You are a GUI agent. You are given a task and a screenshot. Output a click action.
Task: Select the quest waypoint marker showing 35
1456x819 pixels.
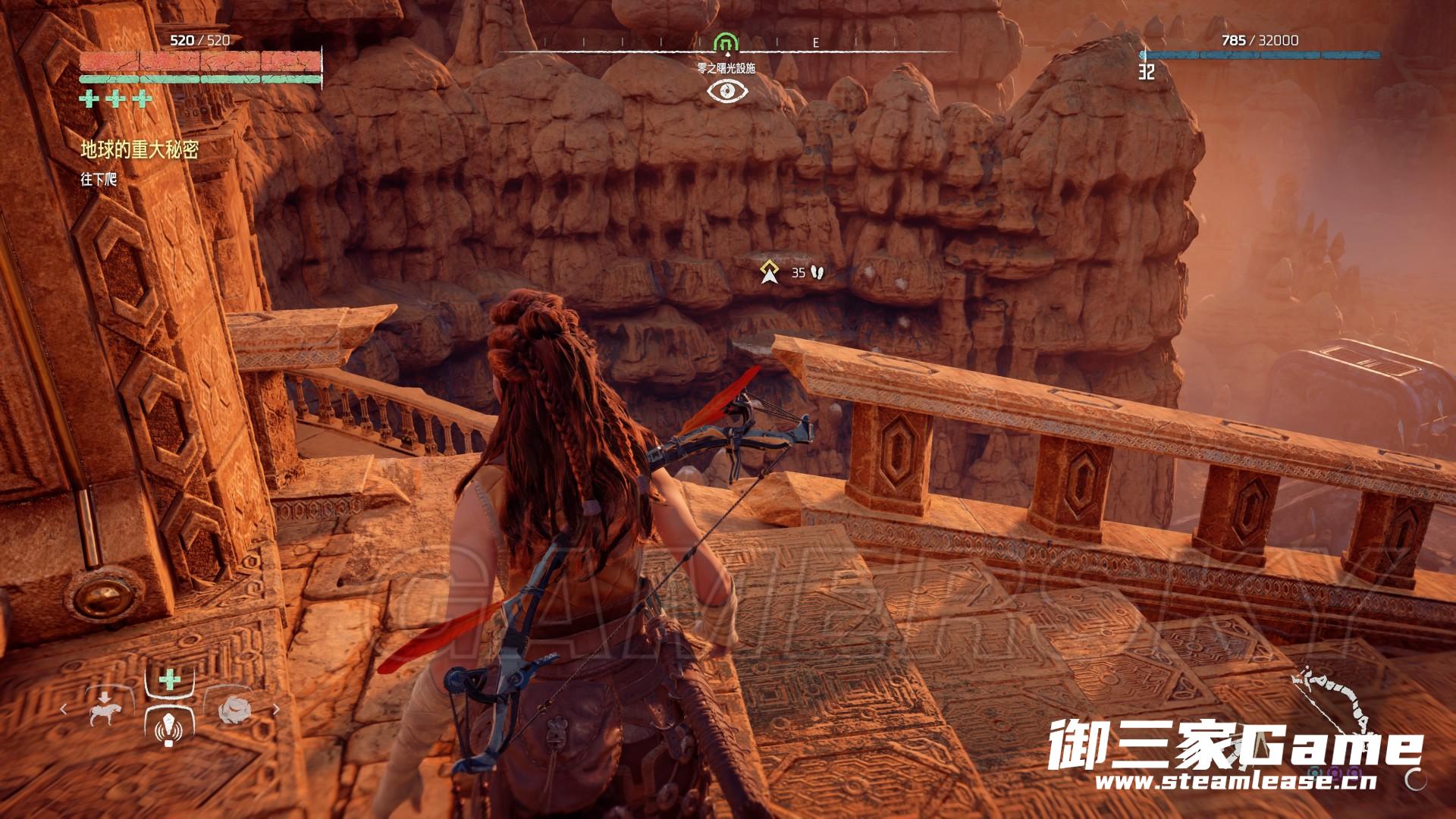coord(771,271)
